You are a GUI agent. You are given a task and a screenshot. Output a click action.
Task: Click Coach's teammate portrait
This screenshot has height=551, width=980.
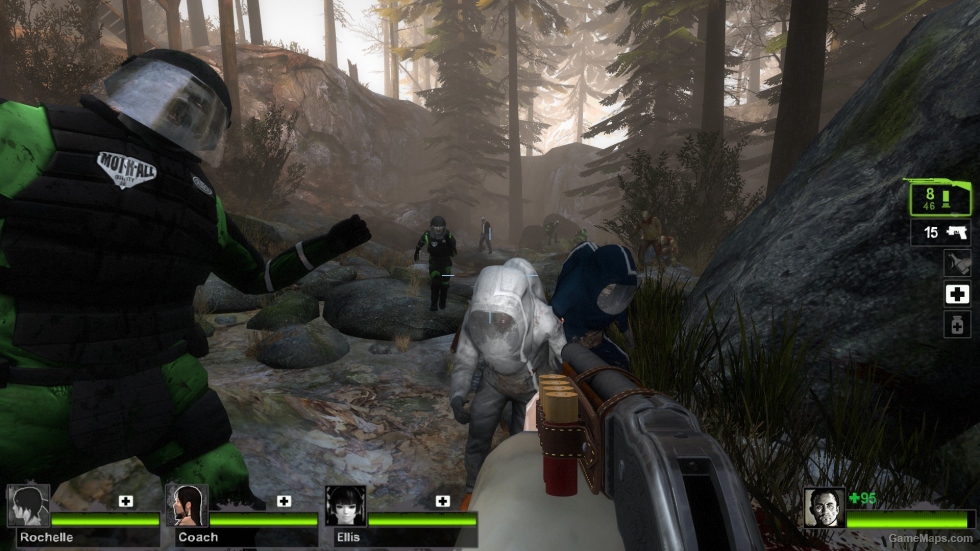coord(187,506)
